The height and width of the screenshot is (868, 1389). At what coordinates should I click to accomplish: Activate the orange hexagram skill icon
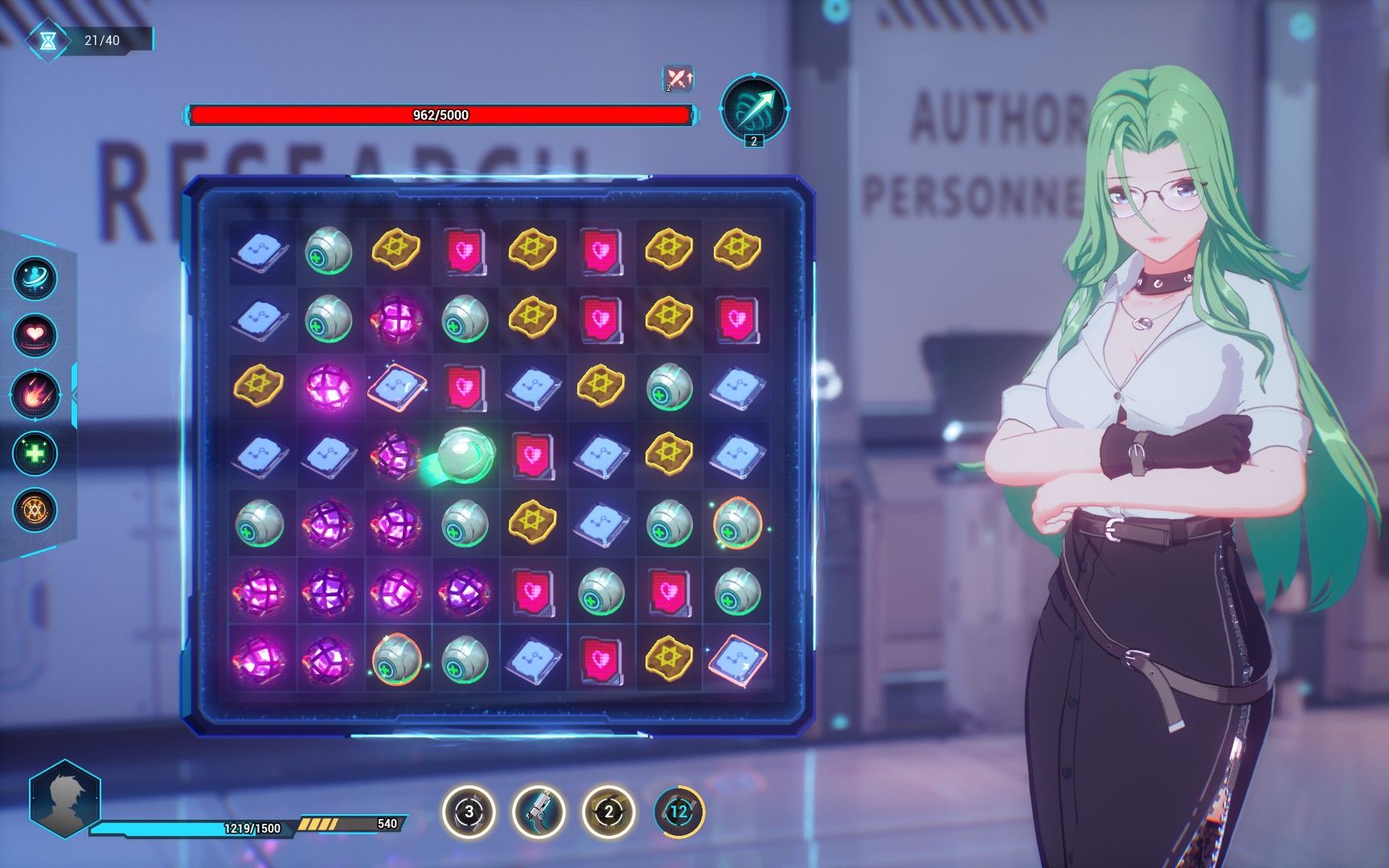pos(35,510)
